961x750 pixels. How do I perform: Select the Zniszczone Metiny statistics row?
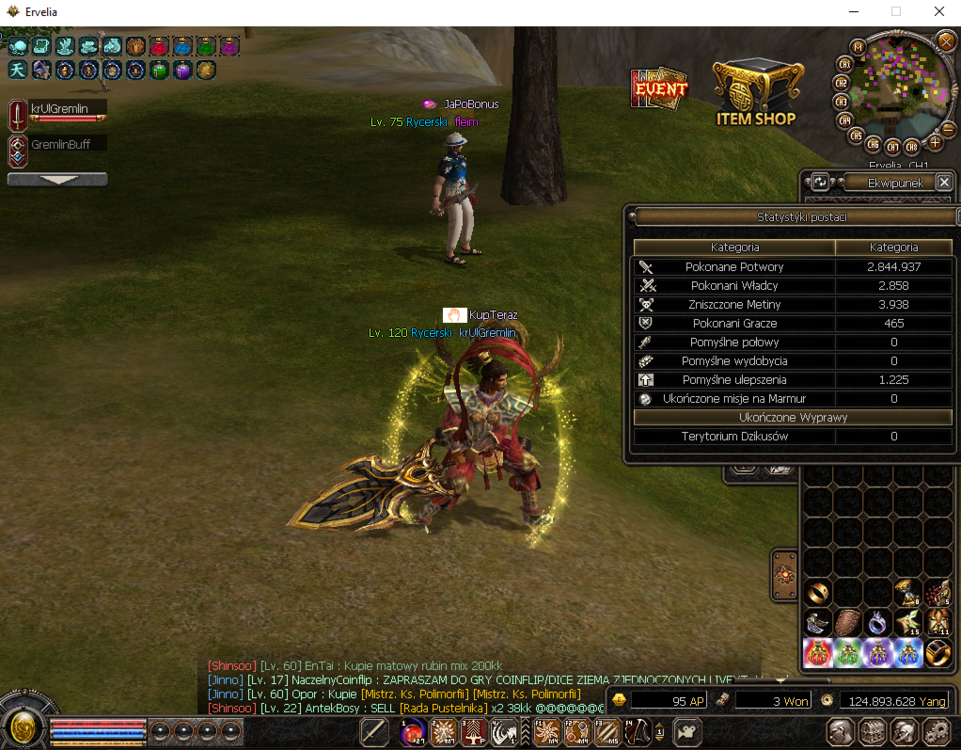[790, 305]
